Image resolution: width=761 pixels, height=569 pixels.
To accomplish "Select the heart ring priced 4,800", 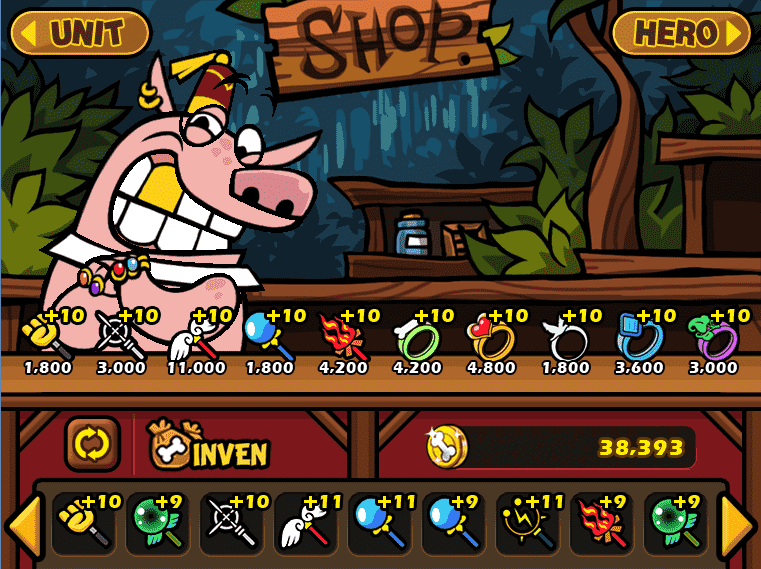I will 491,337.
